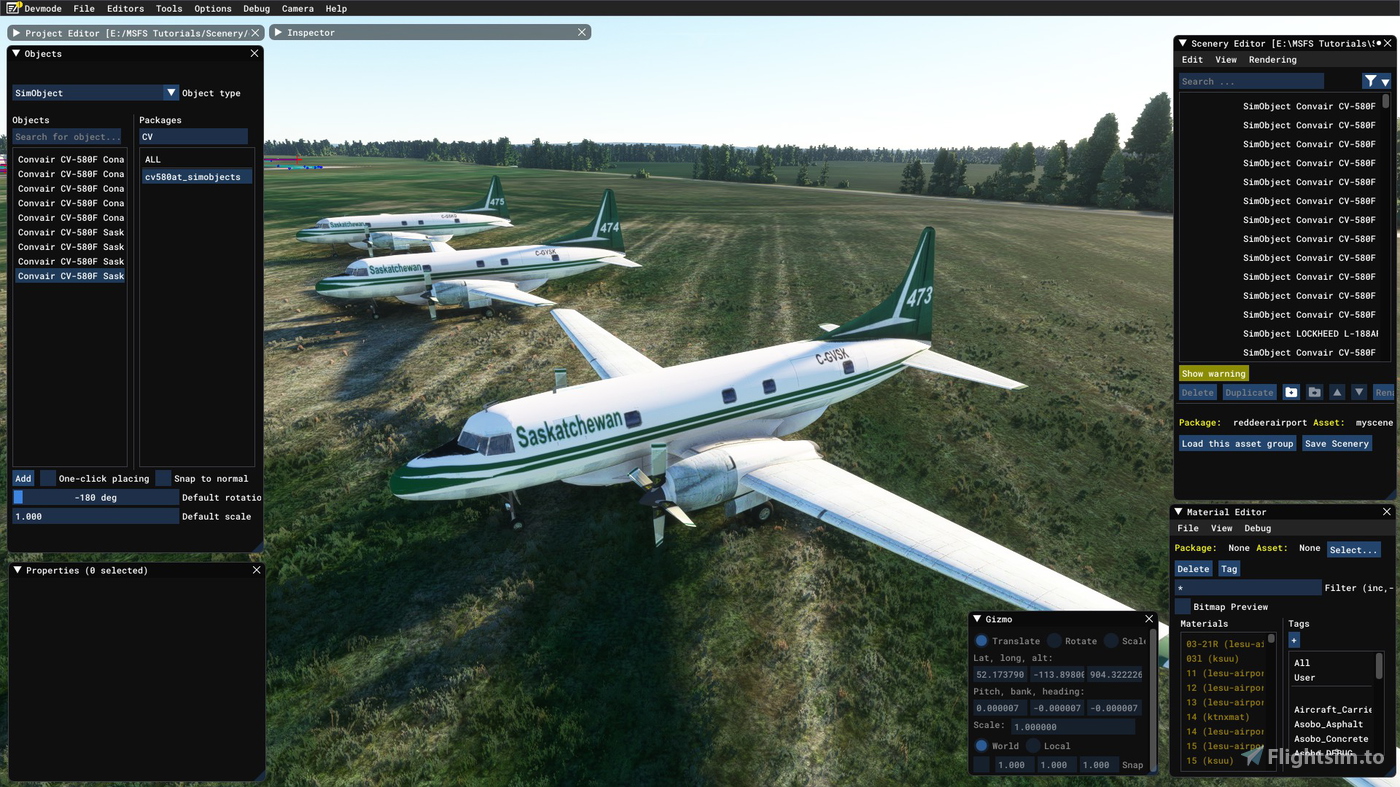The width and height of the screenshot is (1400, 787).
Task: Click the Add object button
Action: (x=23, y=479)
